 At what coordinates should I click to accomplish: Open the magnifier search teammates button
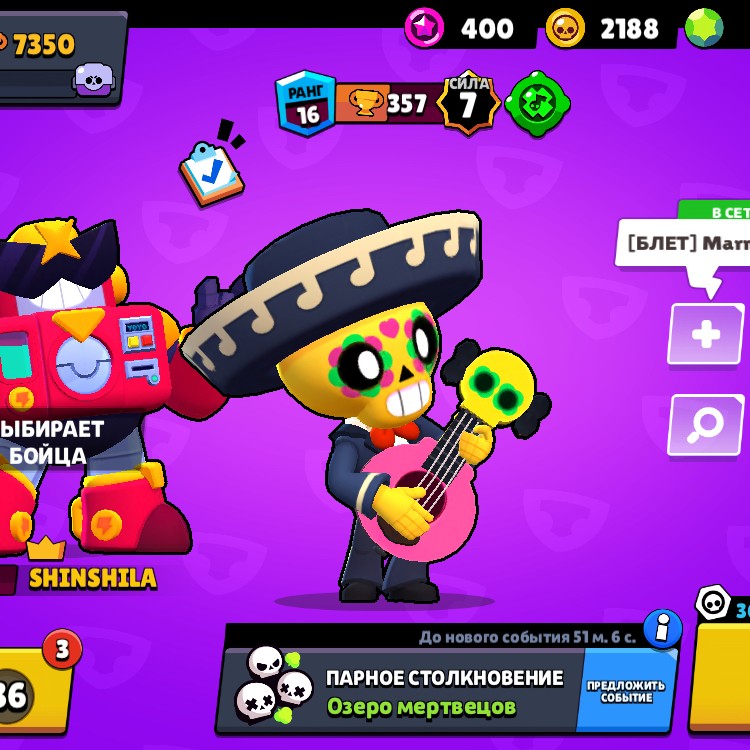click(x=705, y=424)
